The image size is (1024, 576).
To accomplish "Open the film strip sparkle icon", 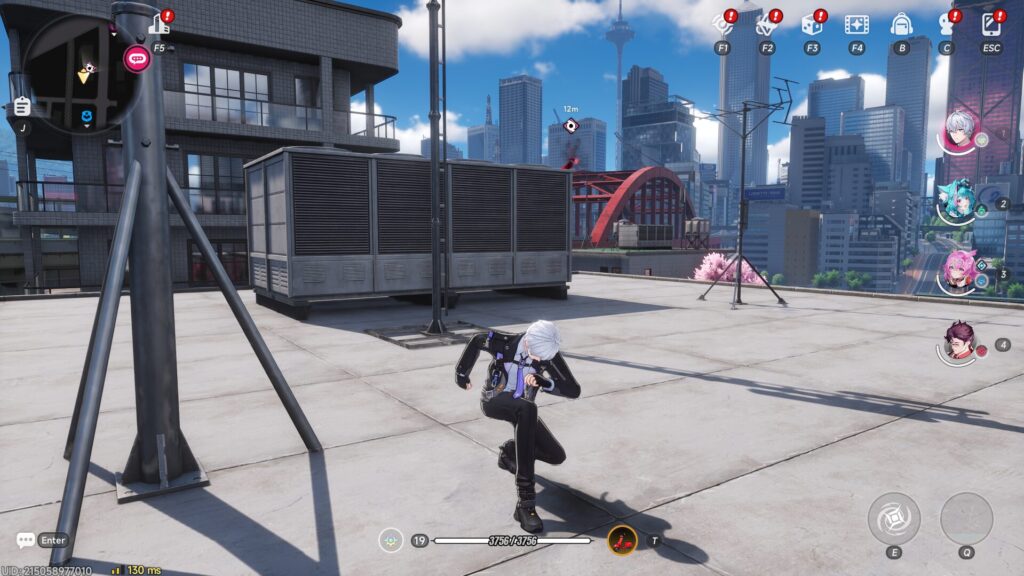I will [856, 24].
